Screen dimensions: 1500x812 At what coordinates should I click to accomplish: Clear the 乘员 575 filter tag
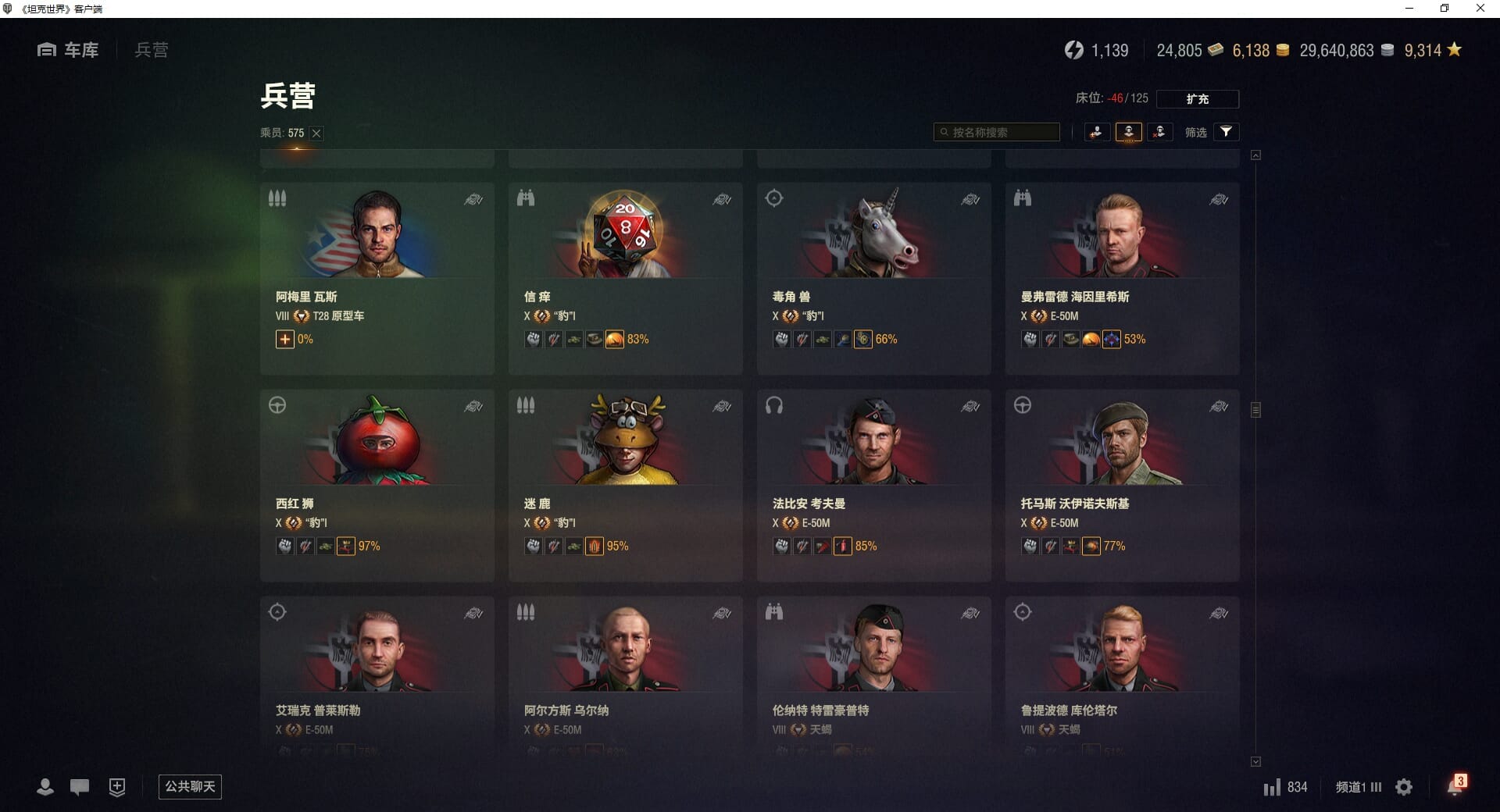click(x=316, y=134)
